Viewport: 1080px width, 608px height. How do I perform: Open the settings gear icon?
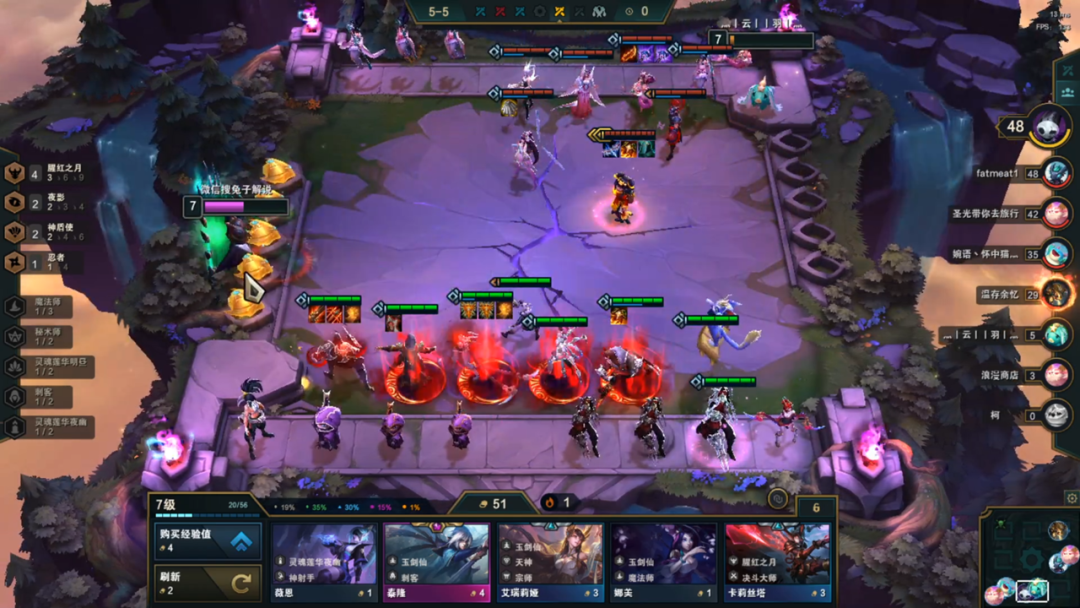pyautogui.click(x=1071, y=498)
